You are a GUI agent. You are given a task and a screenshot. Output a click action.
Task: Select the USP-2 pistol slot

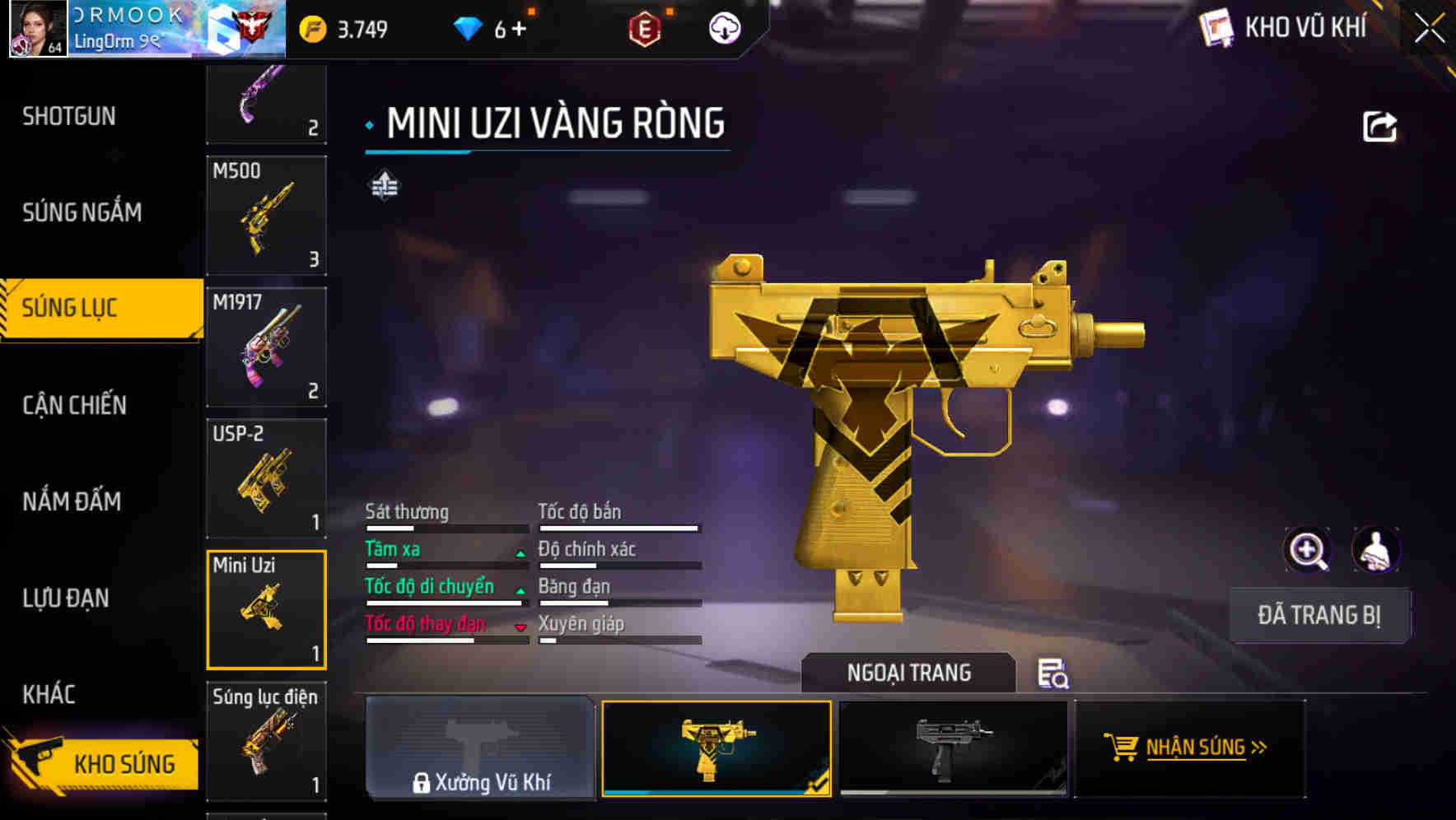pyautogui.click(x=266, y=478)
